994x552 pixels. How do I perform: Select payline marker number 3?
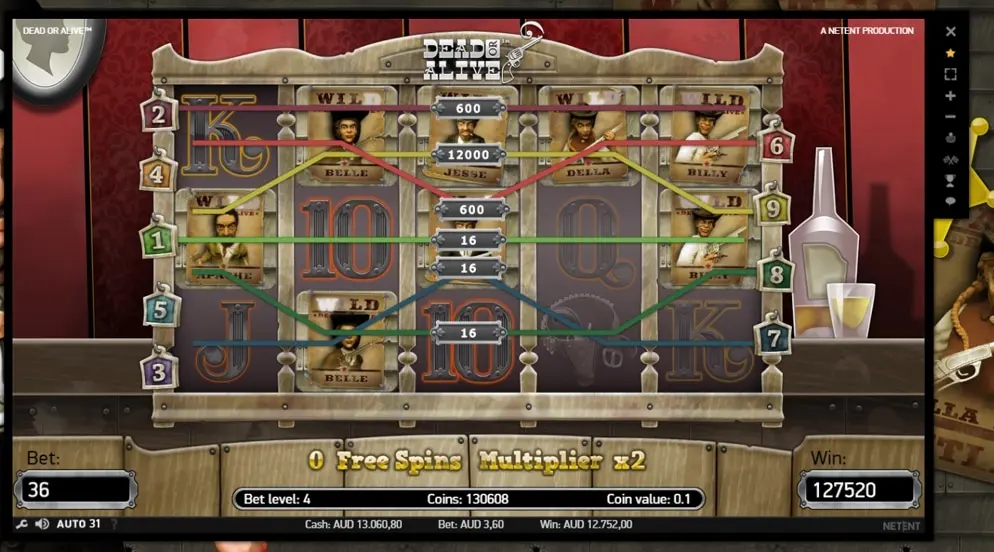(x=158, y=368)
